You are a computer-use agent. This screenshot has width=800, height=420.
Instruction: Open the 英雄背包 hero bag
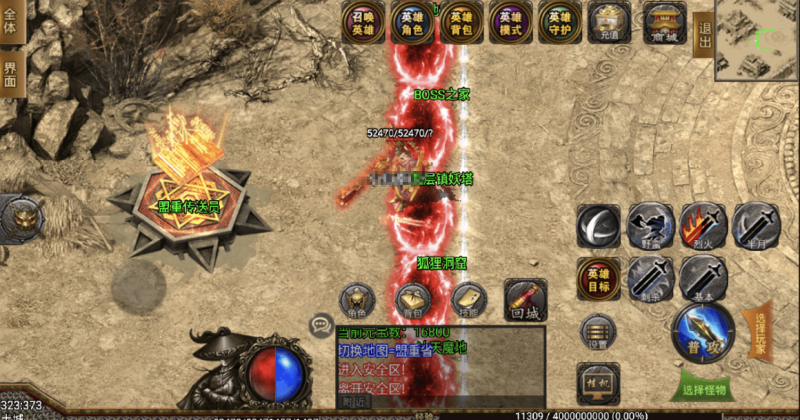[x=461, y=22]
